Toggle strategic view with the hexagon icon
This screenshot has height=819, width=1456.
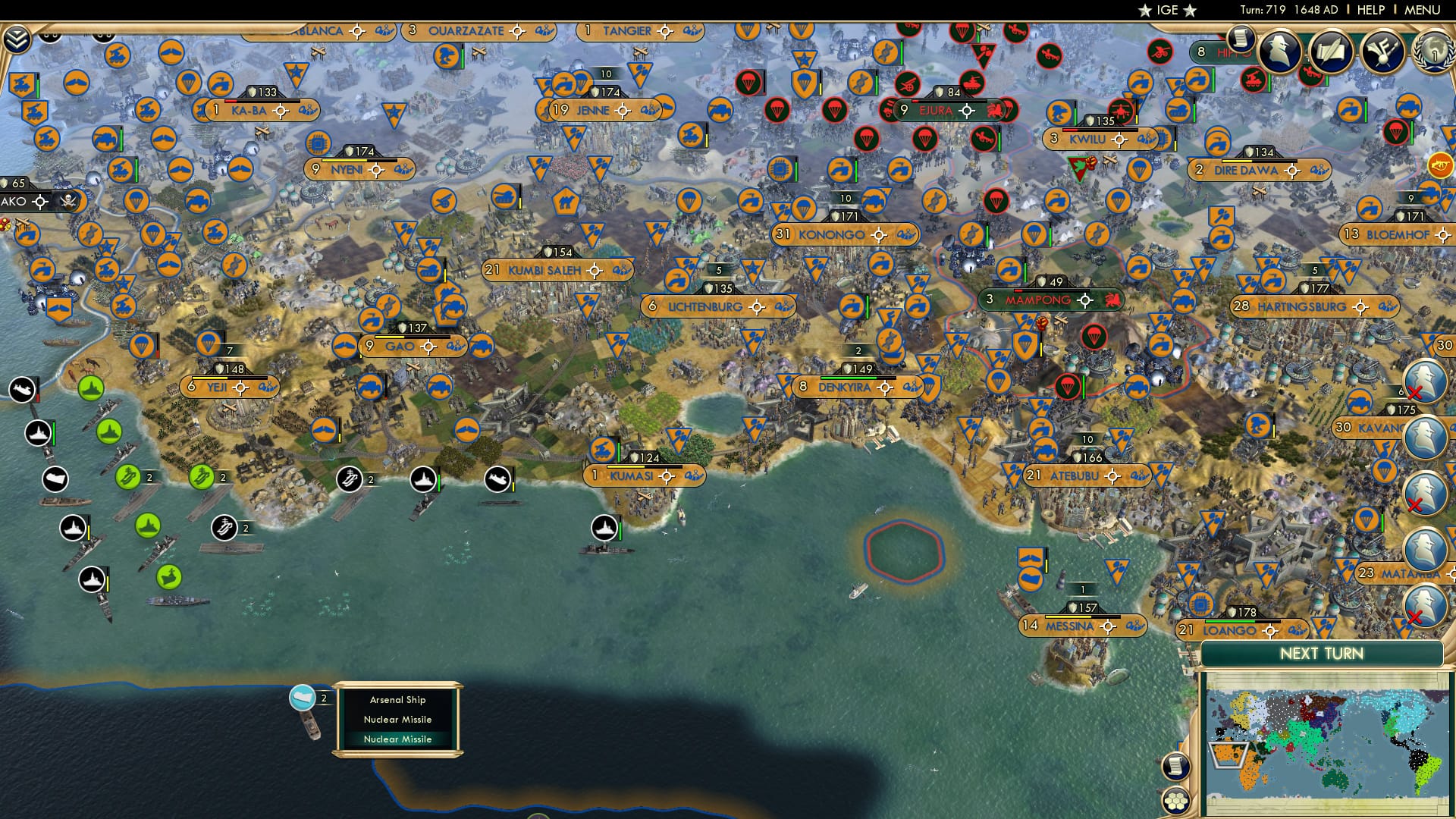pos(1176,802)
